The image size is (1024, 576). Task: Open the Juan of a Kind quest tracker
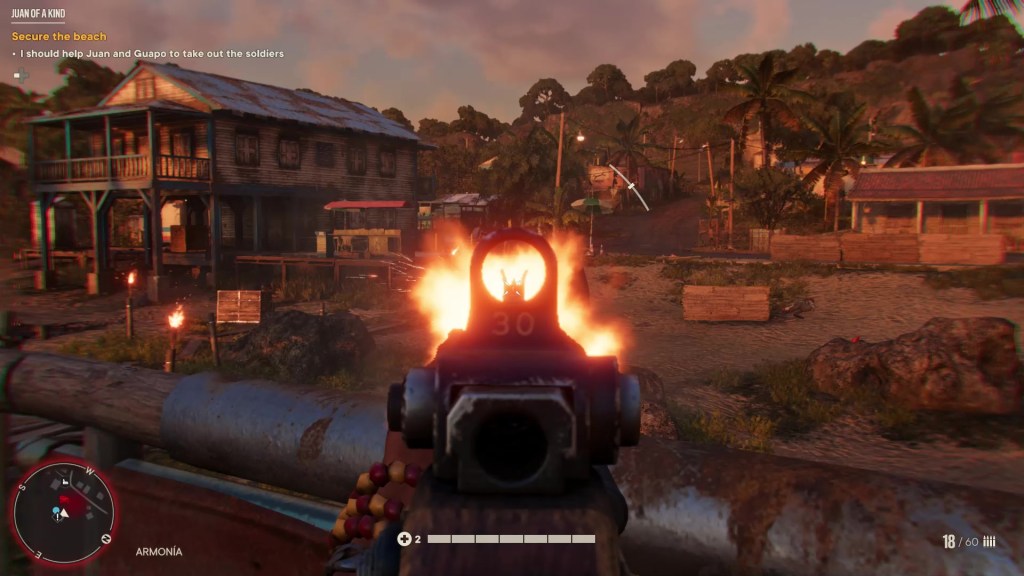coord(39,14)
